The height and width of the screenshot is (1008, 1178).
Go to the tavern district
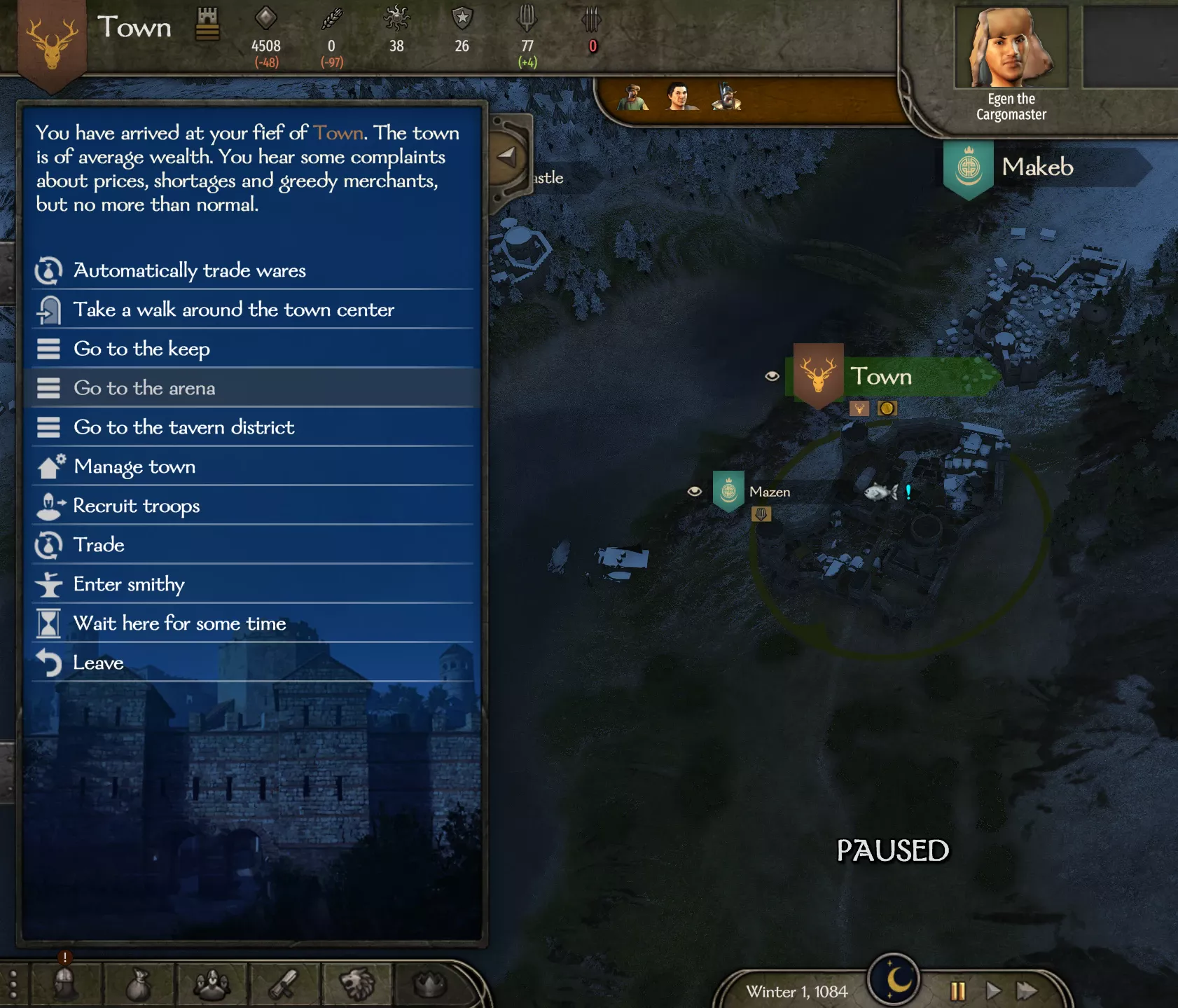click(x=183, y=427)
